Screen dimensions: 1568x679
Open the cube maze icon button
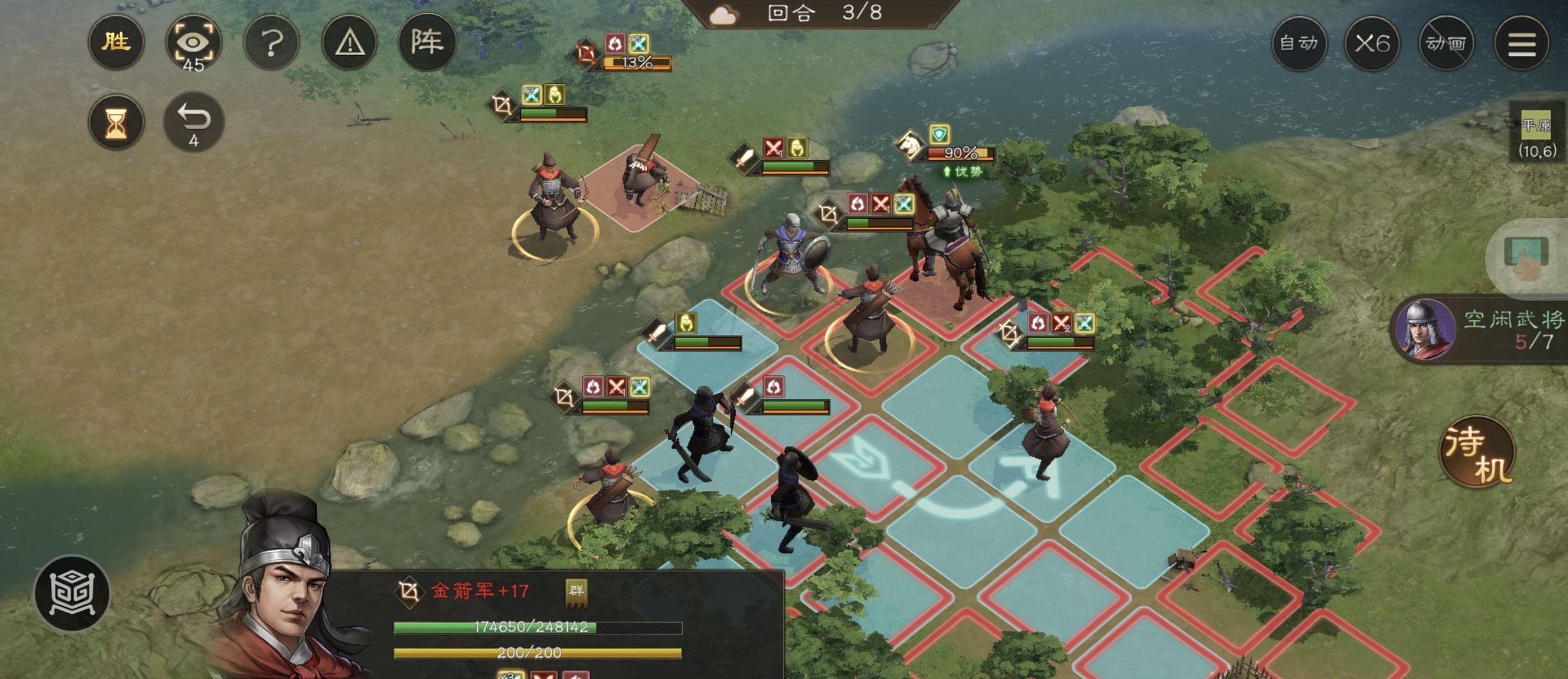click(x=73, y=593)
